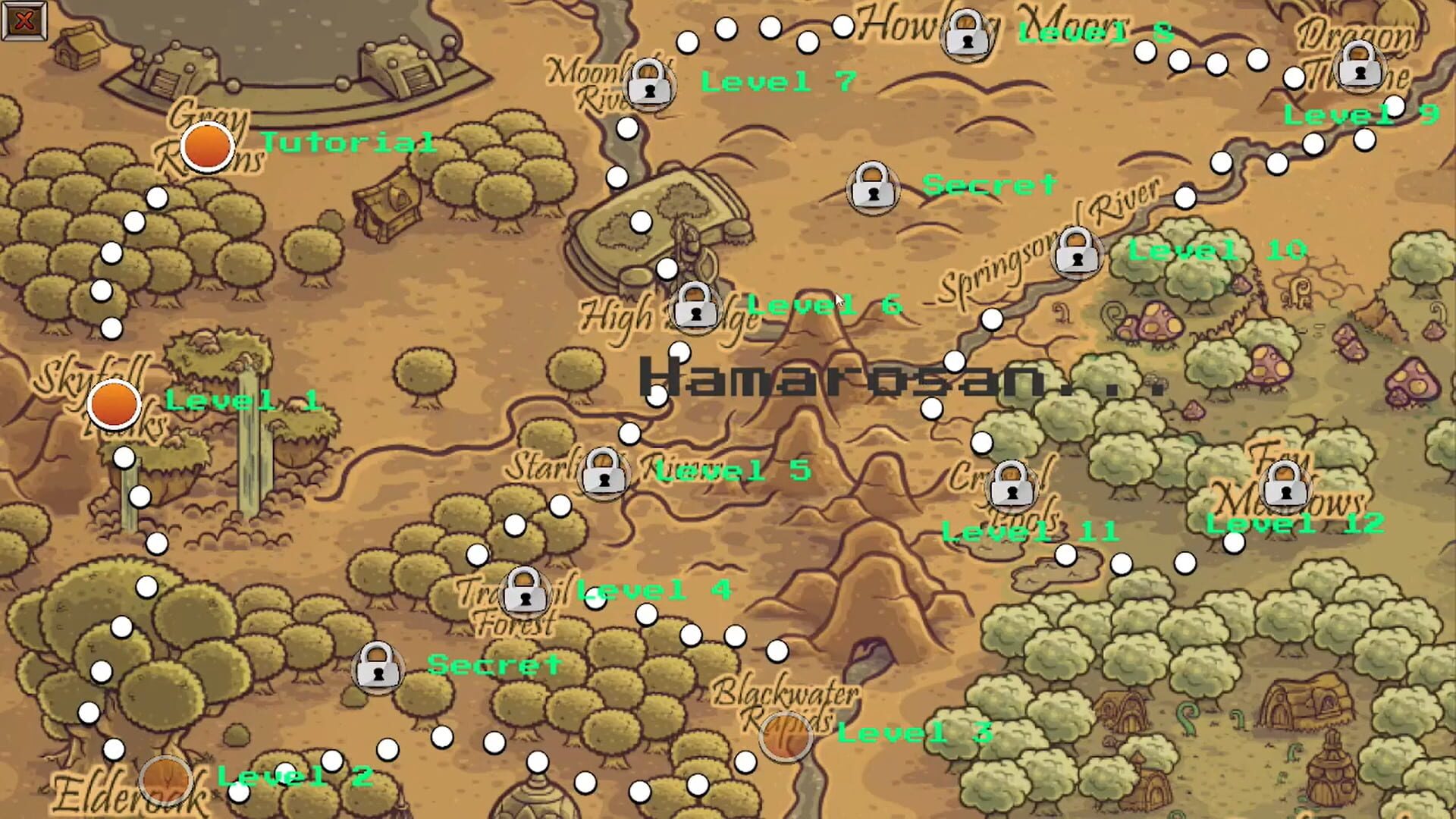Click the locked Secret level below Howling Moors

click(x=871, y=187)
